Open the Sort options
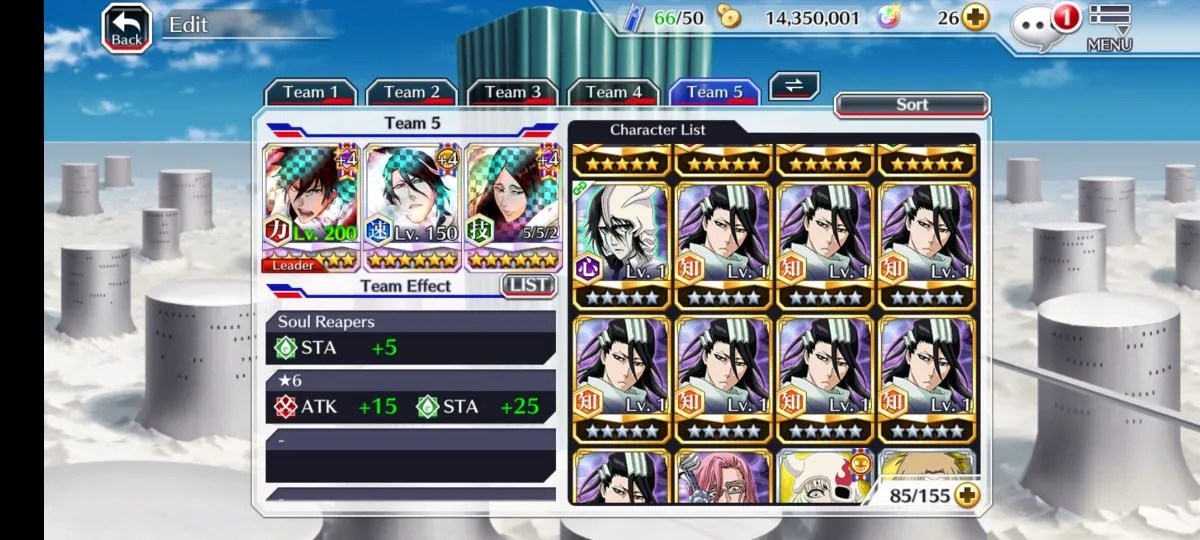 click(911, 105)
